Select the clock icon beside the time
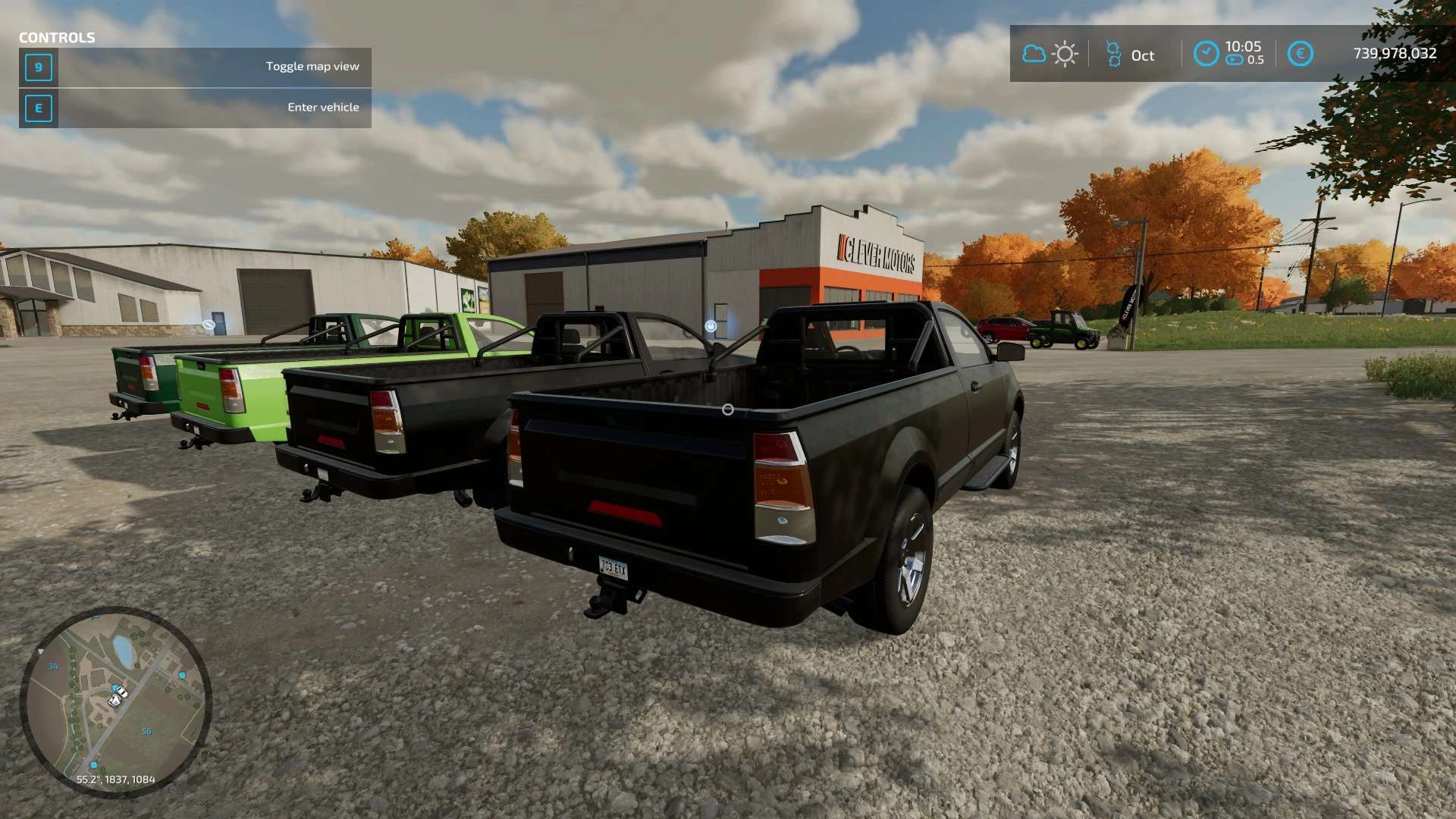Viewport: 1456px width, 819px height. 1206,54
